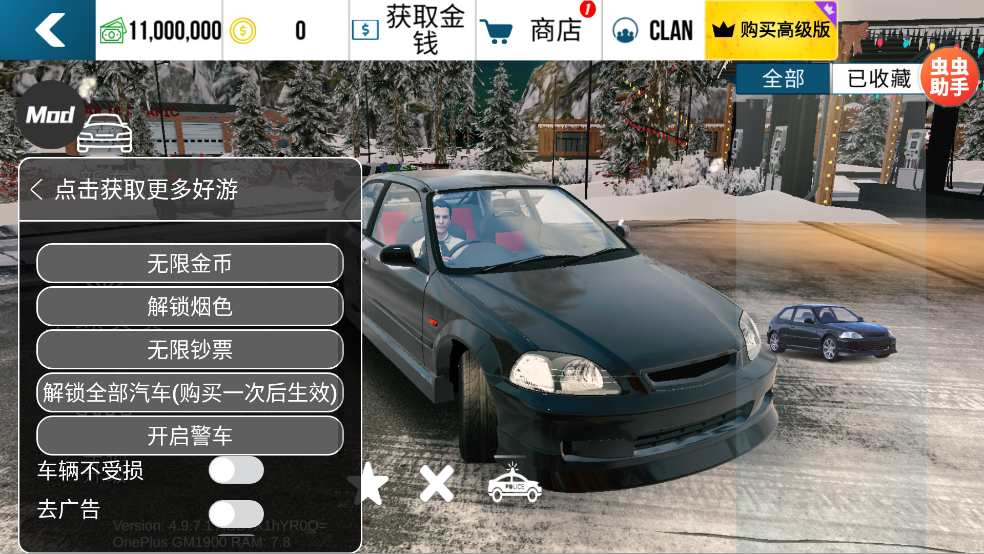Choose the 解锁烟色 unlock smoke color option
Image resolution: width=984 pixels, height=554 pixels.
pyautogui.click(x=190, y=306)
